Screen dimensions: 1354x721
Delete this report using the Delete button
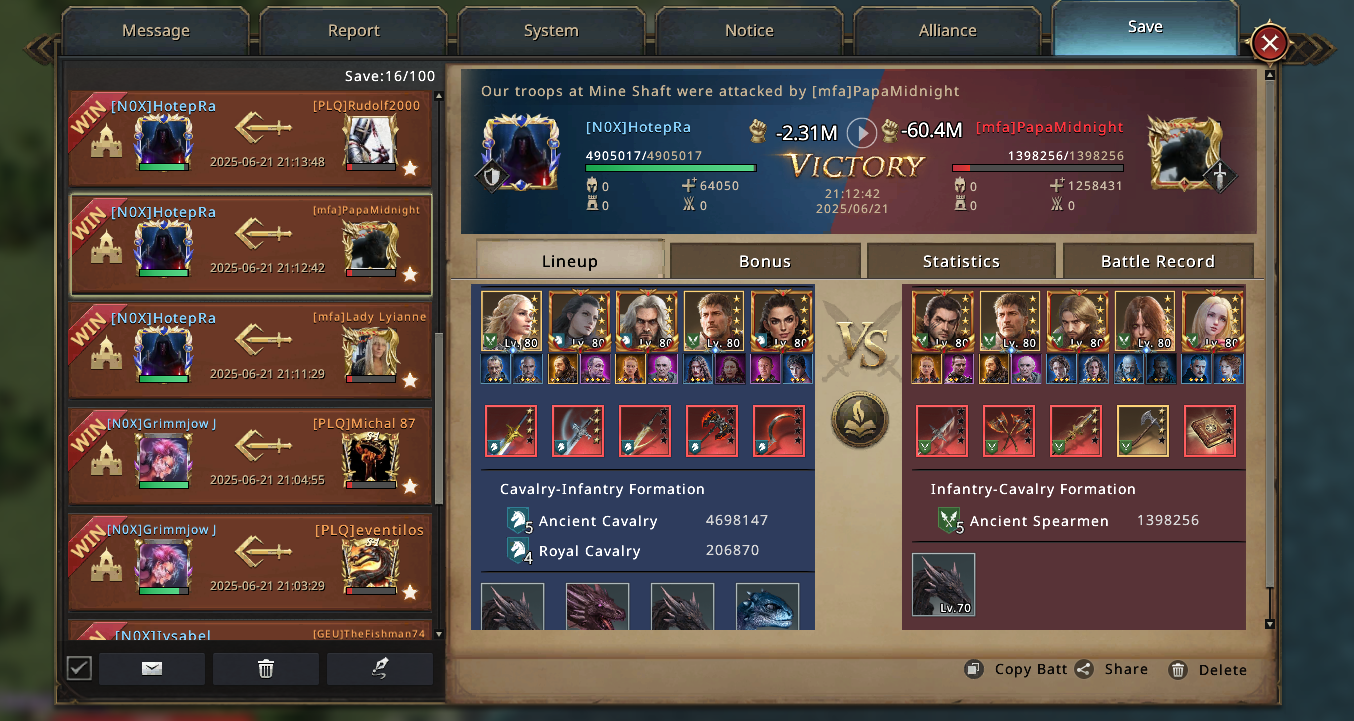tap(1208, 670)
